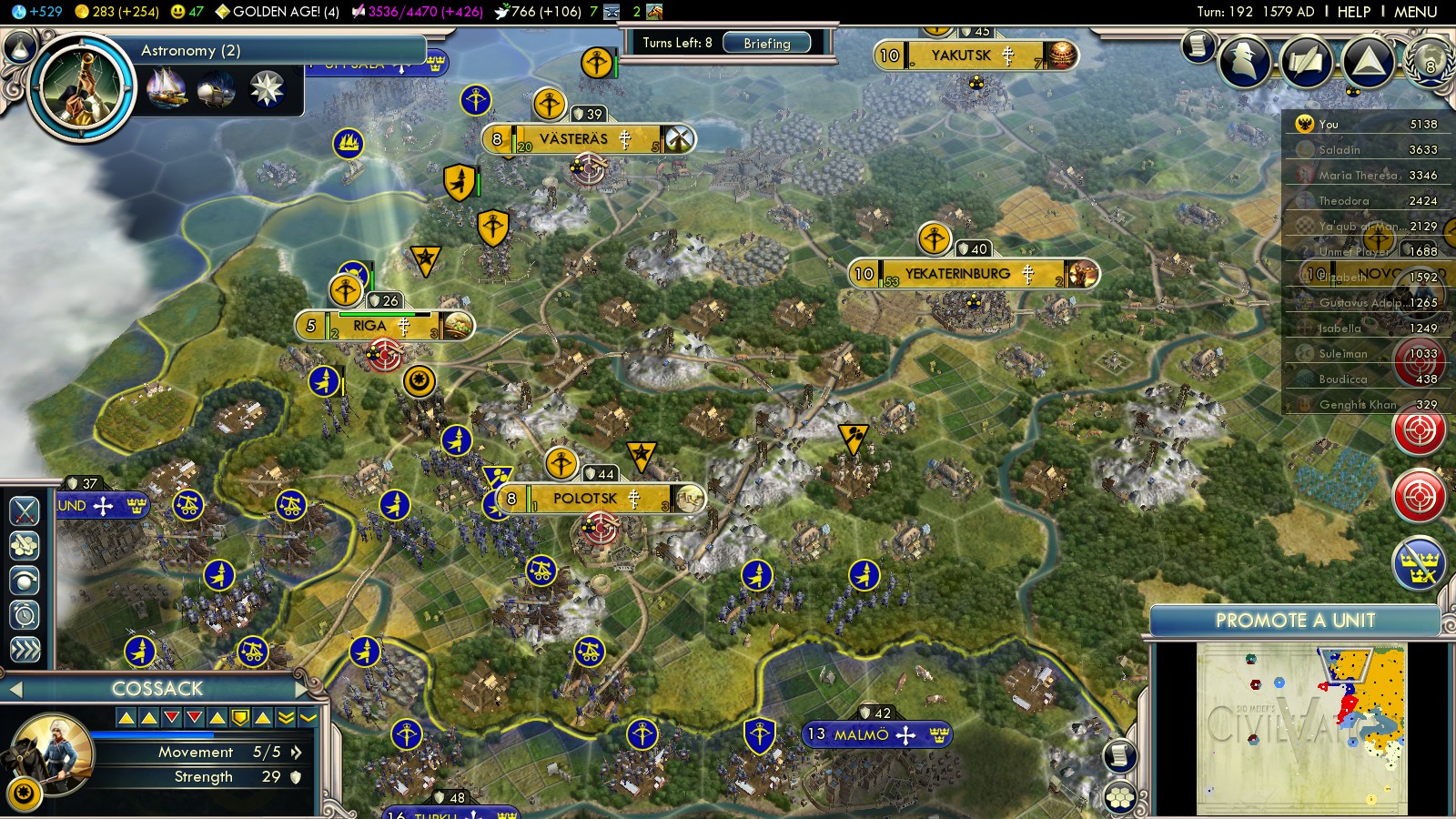
Task: Choose the alarm clock sleep action
Action: tap(25, 615)
